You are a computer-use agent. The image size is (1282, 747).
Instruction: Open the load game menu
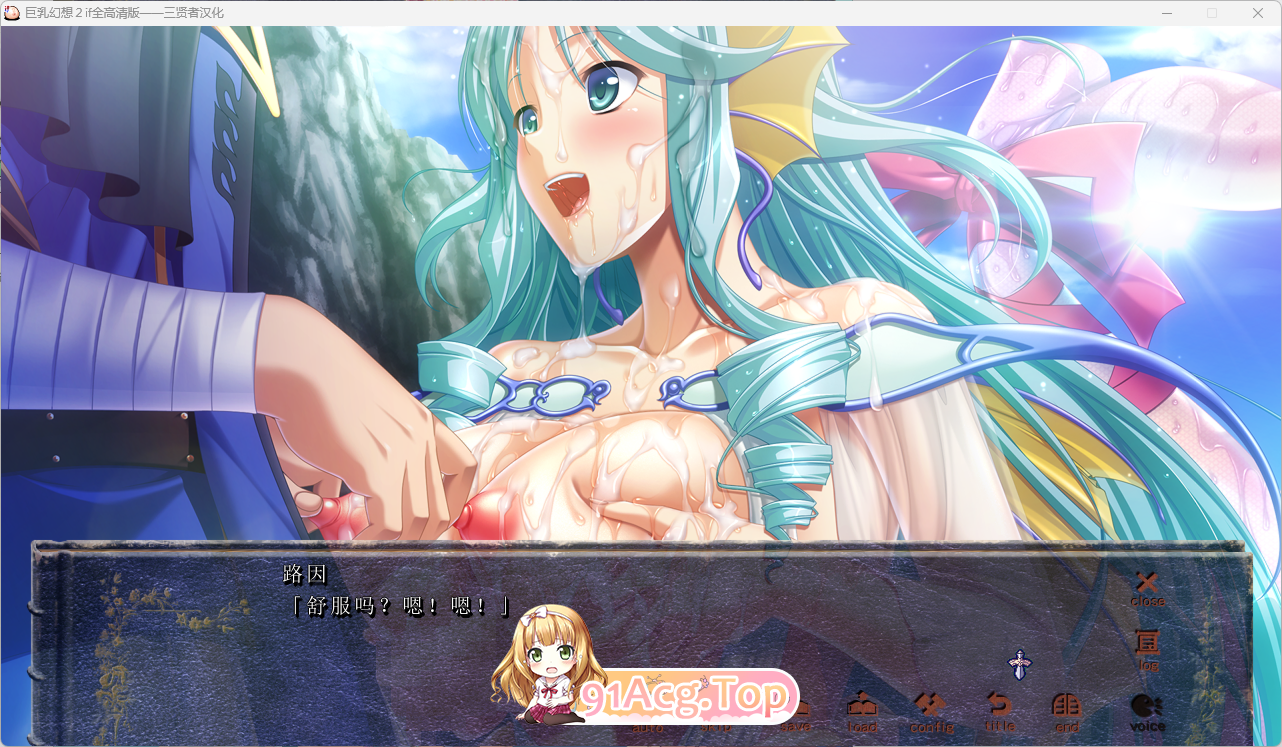coord(862,712)
